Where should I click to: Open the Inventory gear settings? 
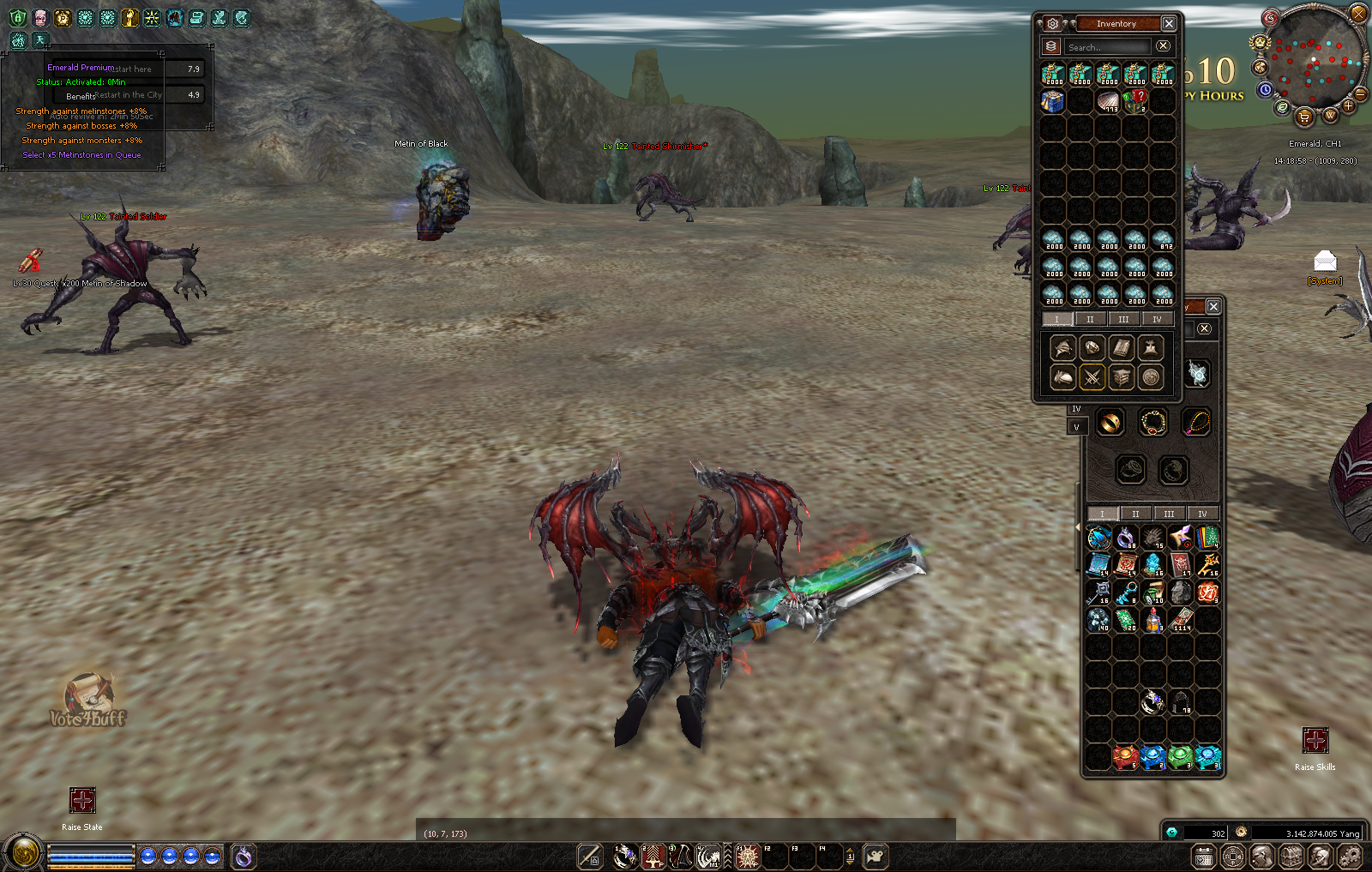[x=1053, y=24]
